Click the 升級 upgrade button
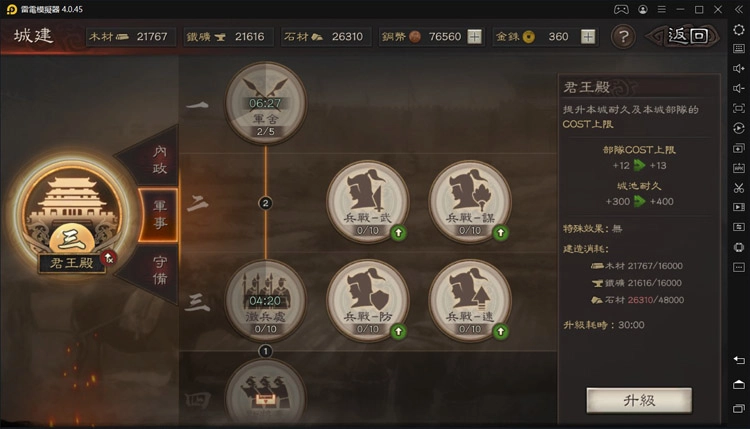The image size is (750, 429). tap(638, 400)
